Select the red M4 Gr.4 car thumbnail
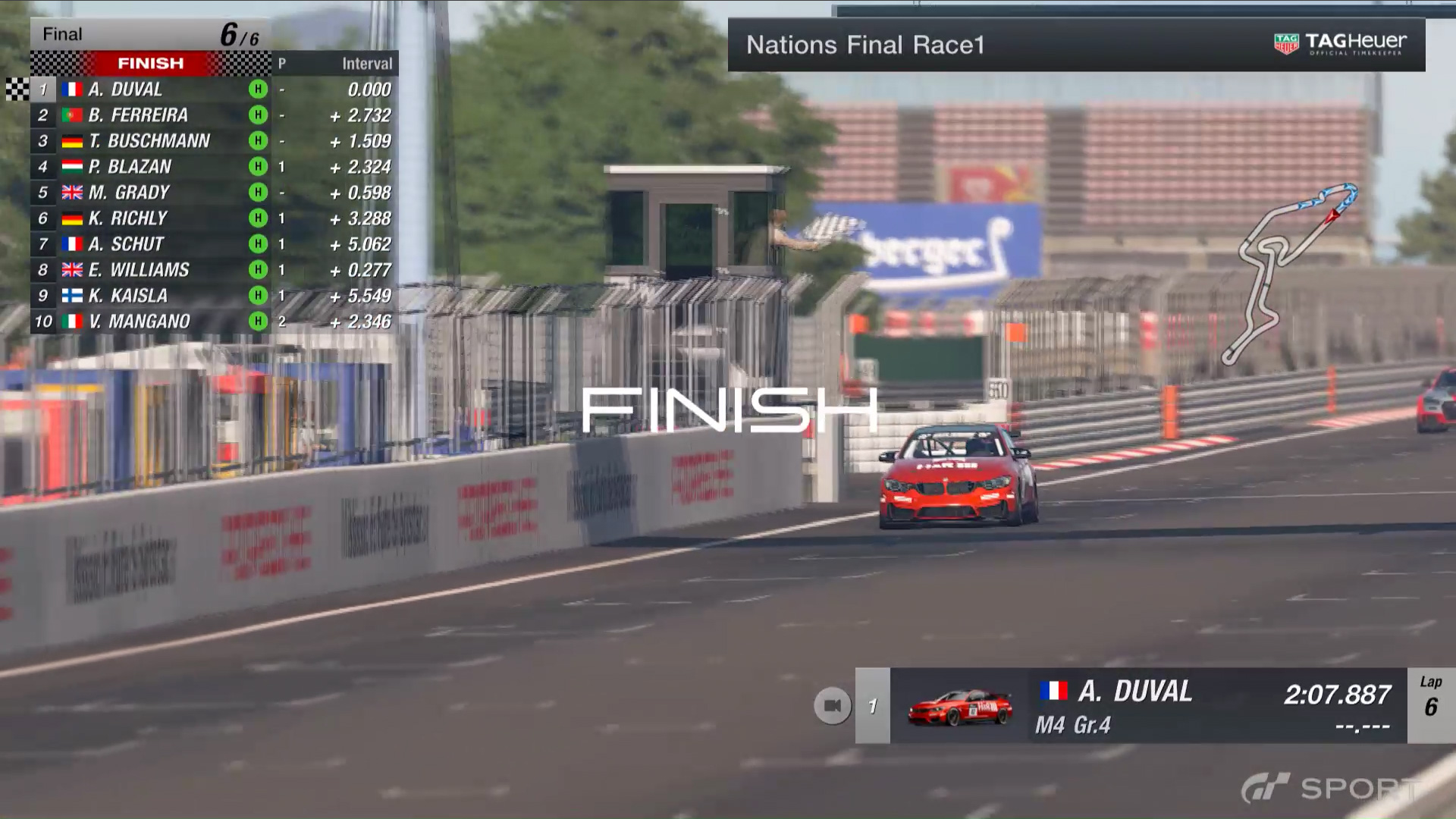The height and width of the screenshot is (819, 1456). click(960, 708)
